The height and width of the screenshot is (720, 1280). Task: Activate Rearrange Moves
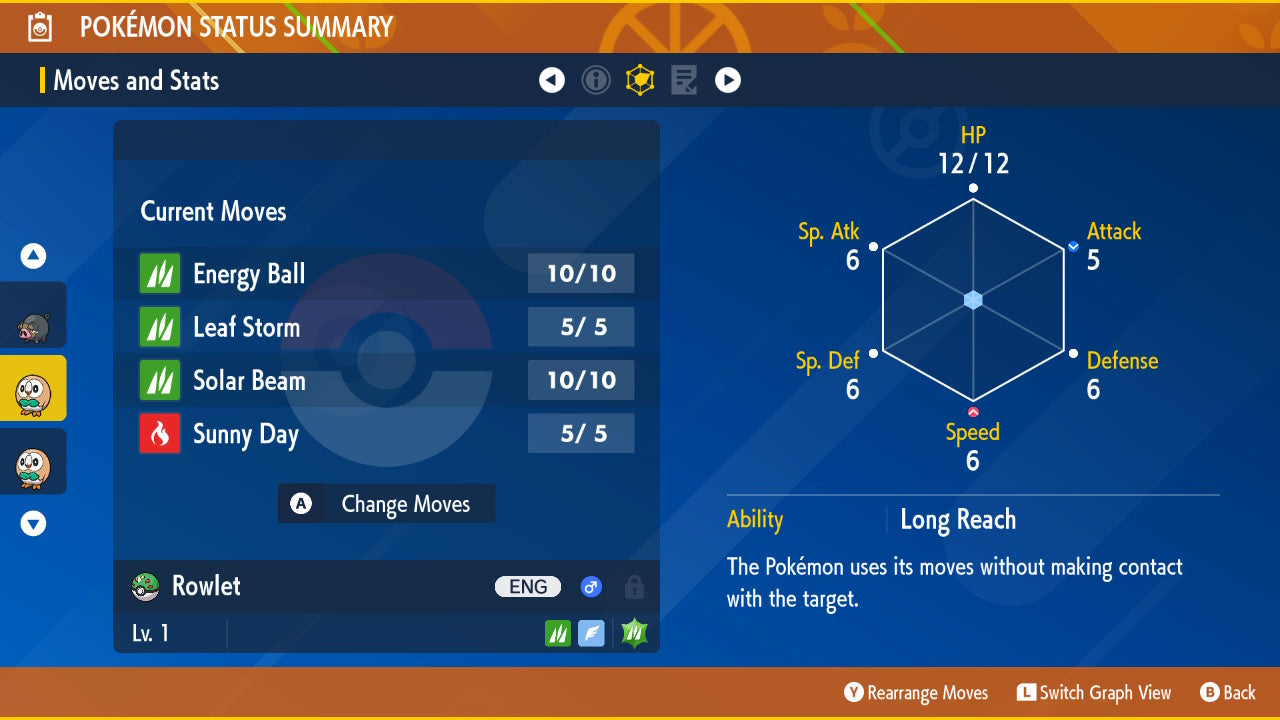916,693
